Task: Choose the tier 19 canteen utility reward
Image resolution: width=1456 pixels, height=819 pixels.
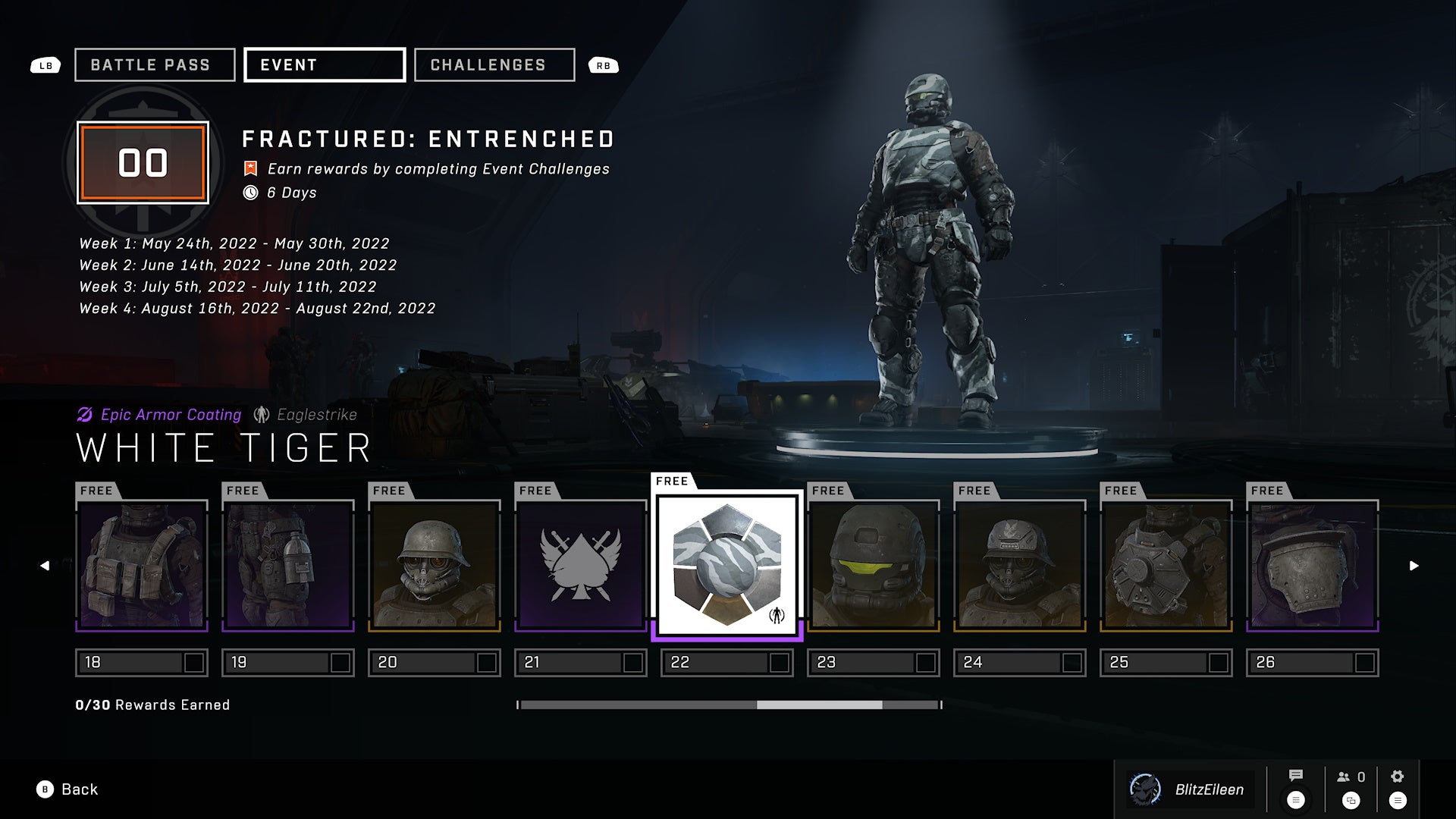Action: click(x=288, y=566)
